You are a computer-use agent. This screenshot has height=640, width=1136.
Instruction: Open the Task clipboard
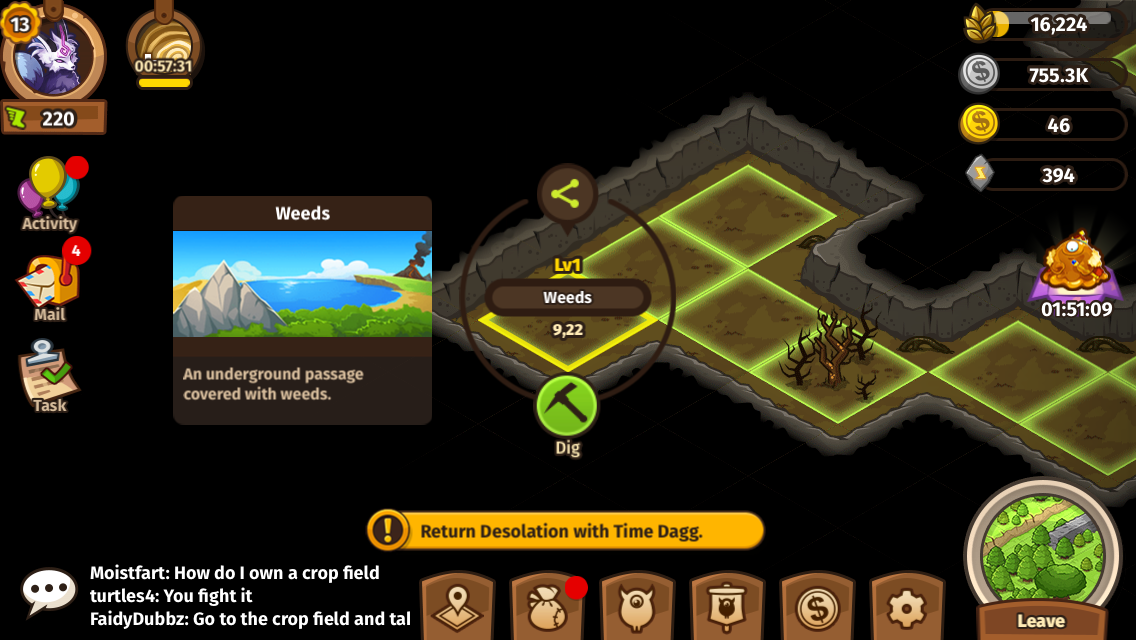(49, 376)
